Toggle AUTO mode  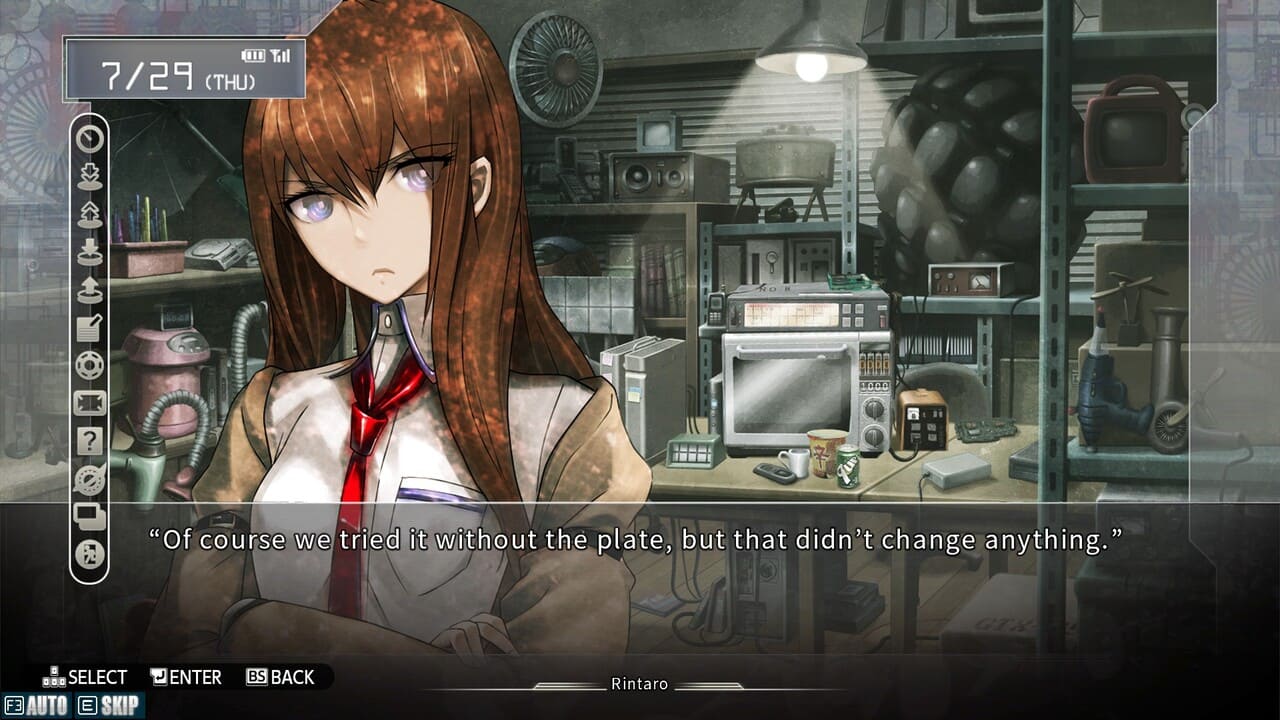pos(36,706)
